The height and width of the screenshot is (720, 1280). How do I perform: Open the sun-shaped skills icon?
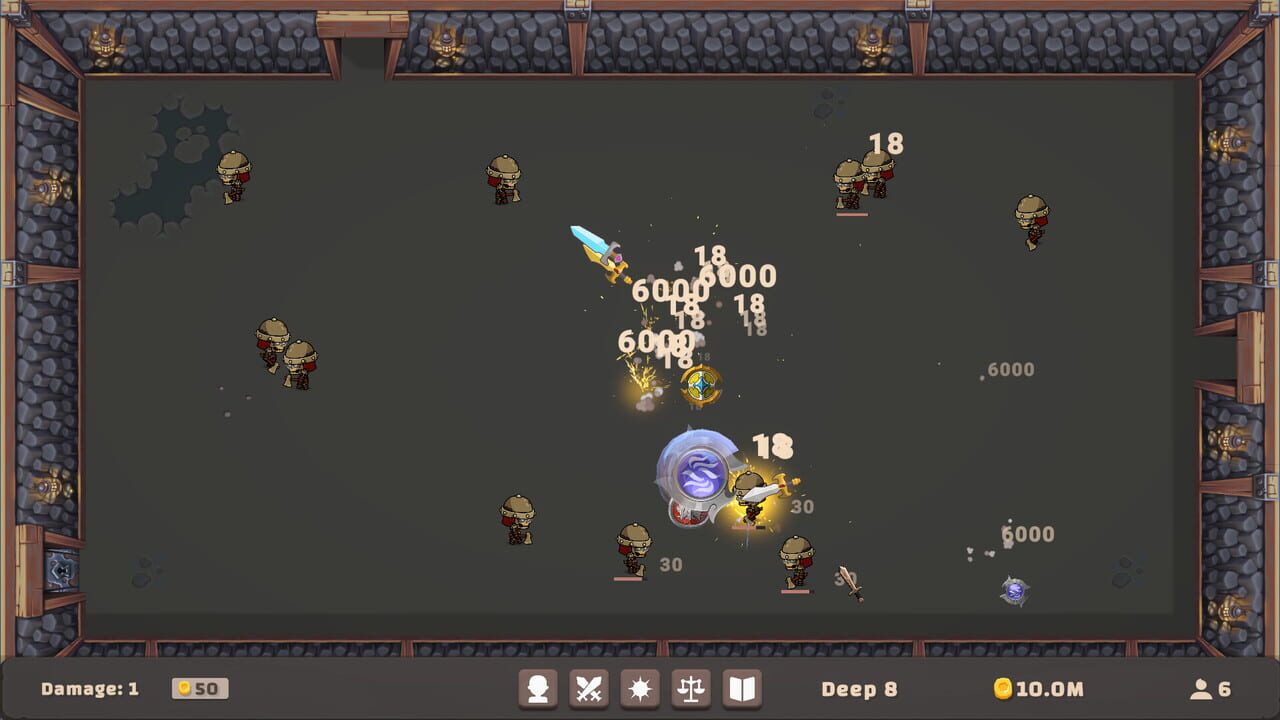638,688
